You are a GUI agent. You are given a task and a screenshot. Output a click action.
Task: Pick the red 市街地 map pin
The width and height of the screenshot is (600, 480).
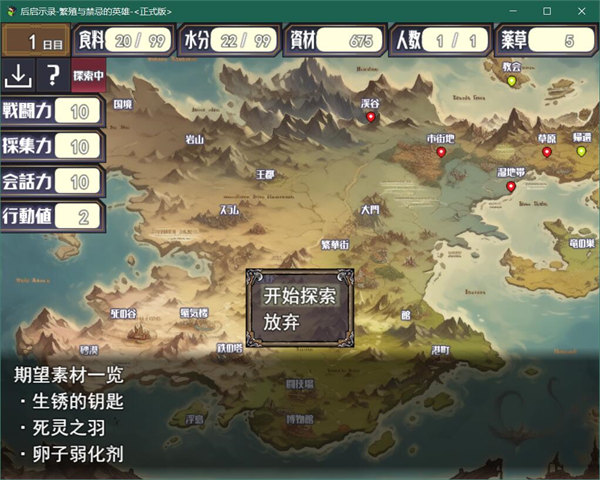441,152
